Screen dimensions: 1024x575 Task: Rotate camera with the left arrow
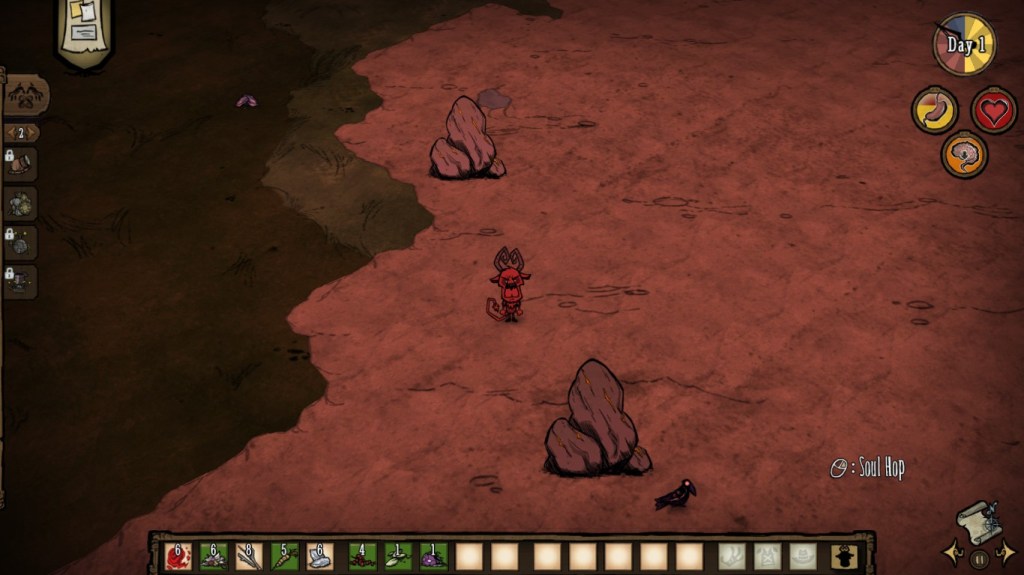coord(950,554)
